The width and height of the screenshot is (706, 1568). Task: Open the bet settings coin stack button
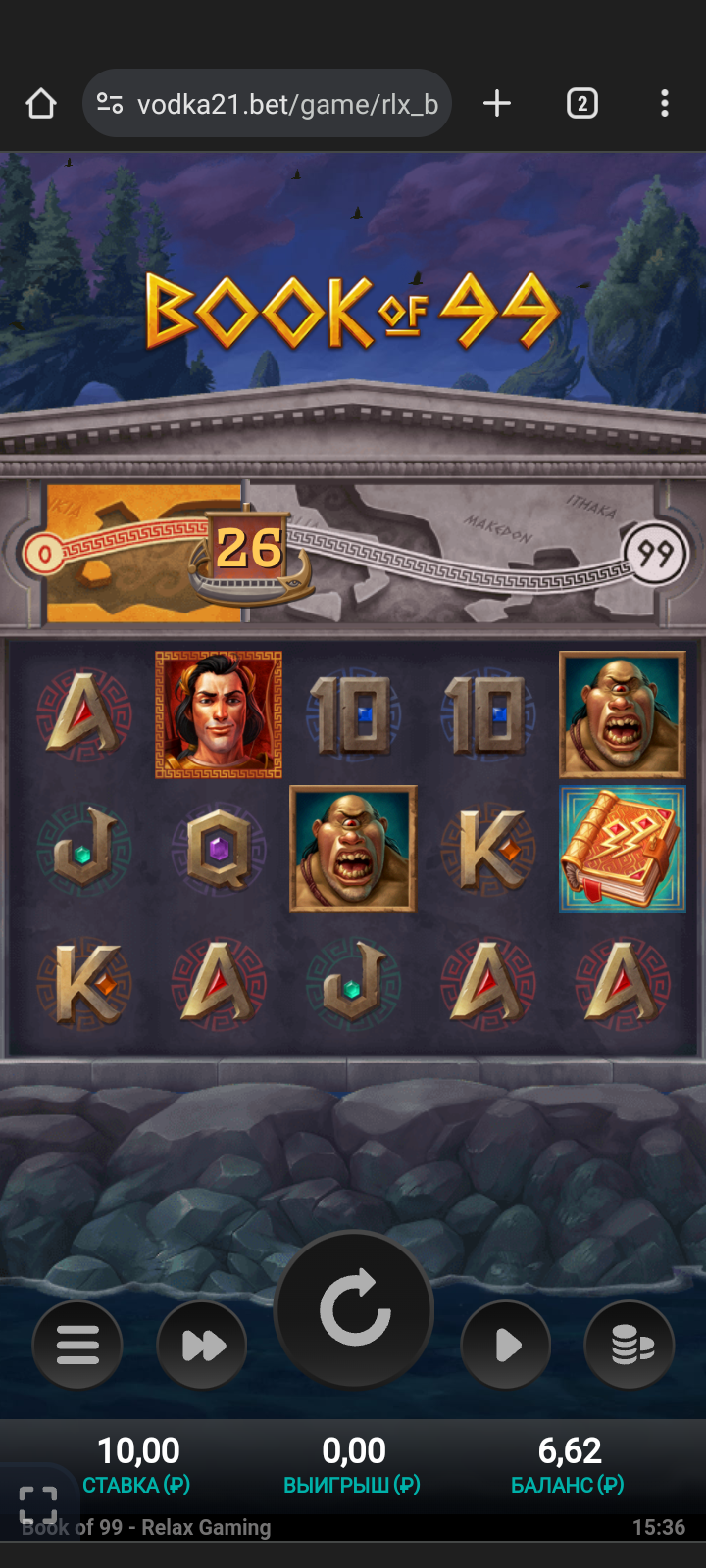(630, 1345)
